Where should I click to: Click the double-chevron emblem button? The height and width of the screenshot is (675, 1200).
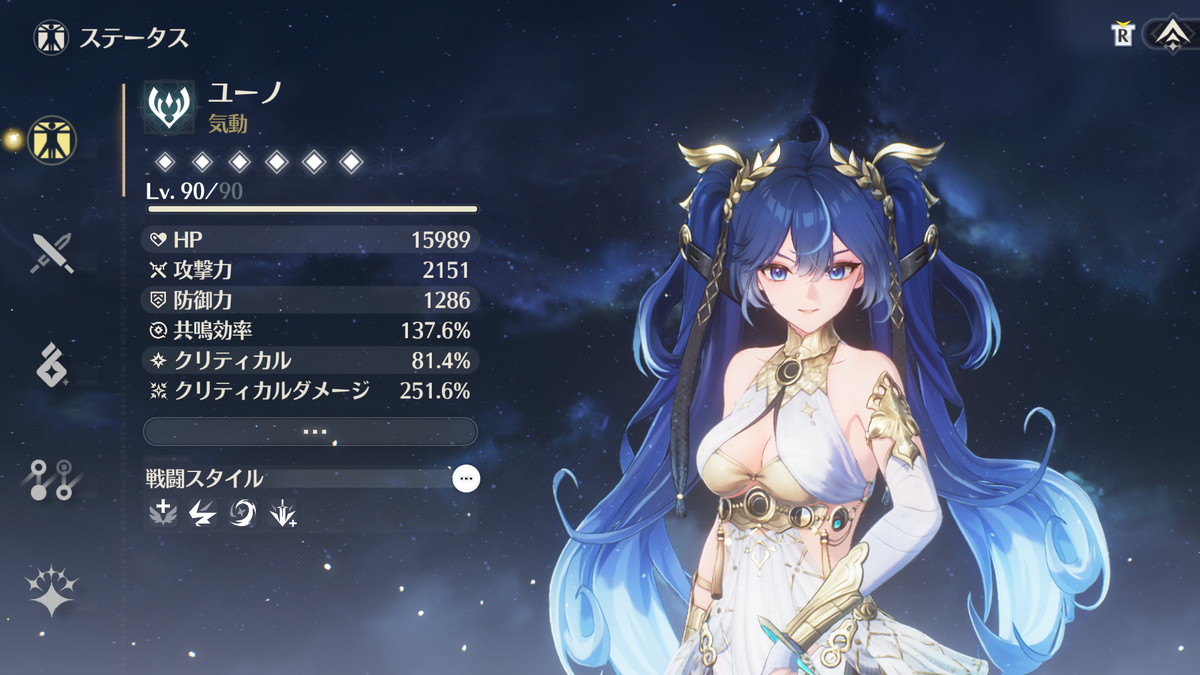tap(1169, 36)
